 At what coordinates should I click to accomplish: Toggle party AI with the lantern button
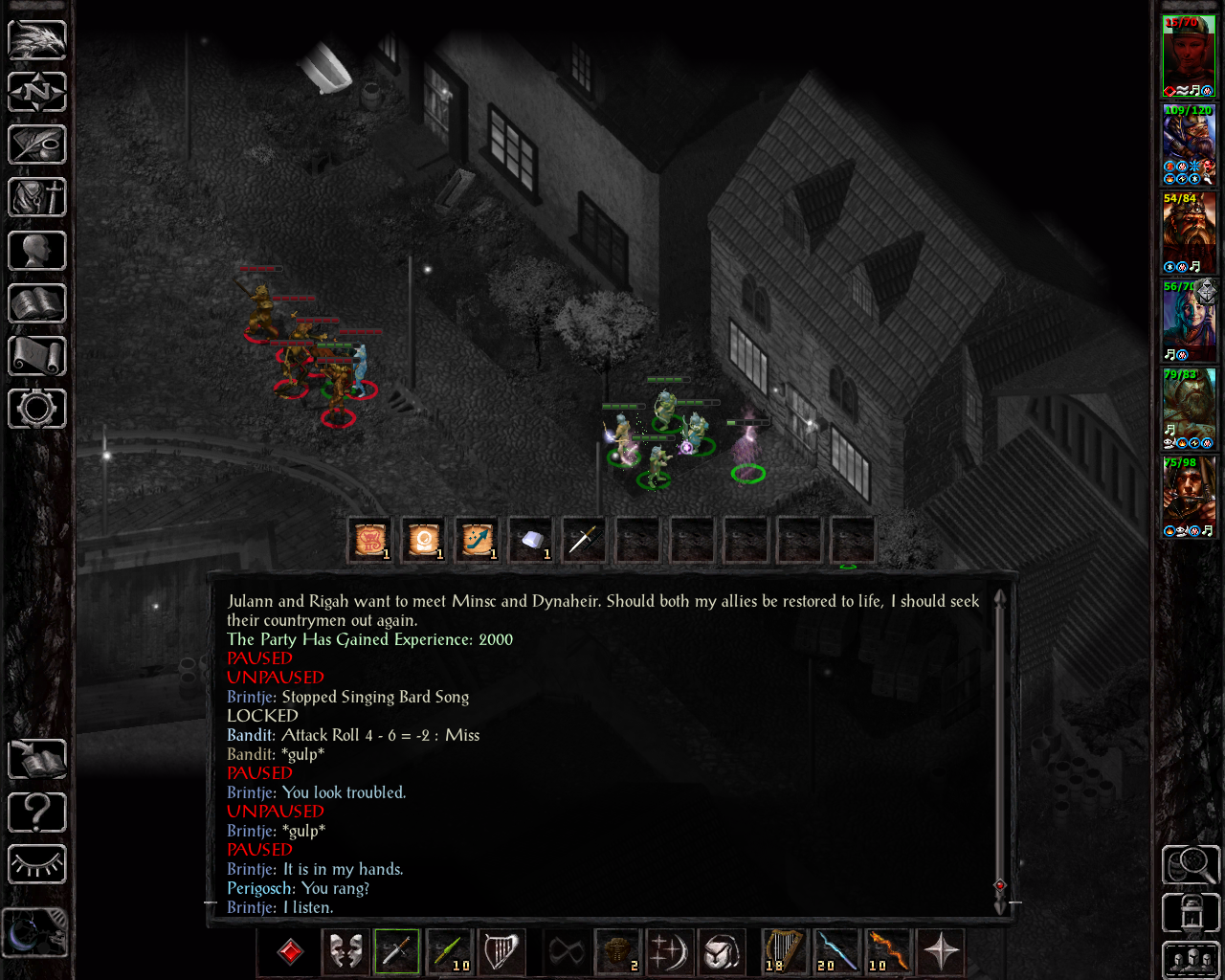[x=1191, y=912]
